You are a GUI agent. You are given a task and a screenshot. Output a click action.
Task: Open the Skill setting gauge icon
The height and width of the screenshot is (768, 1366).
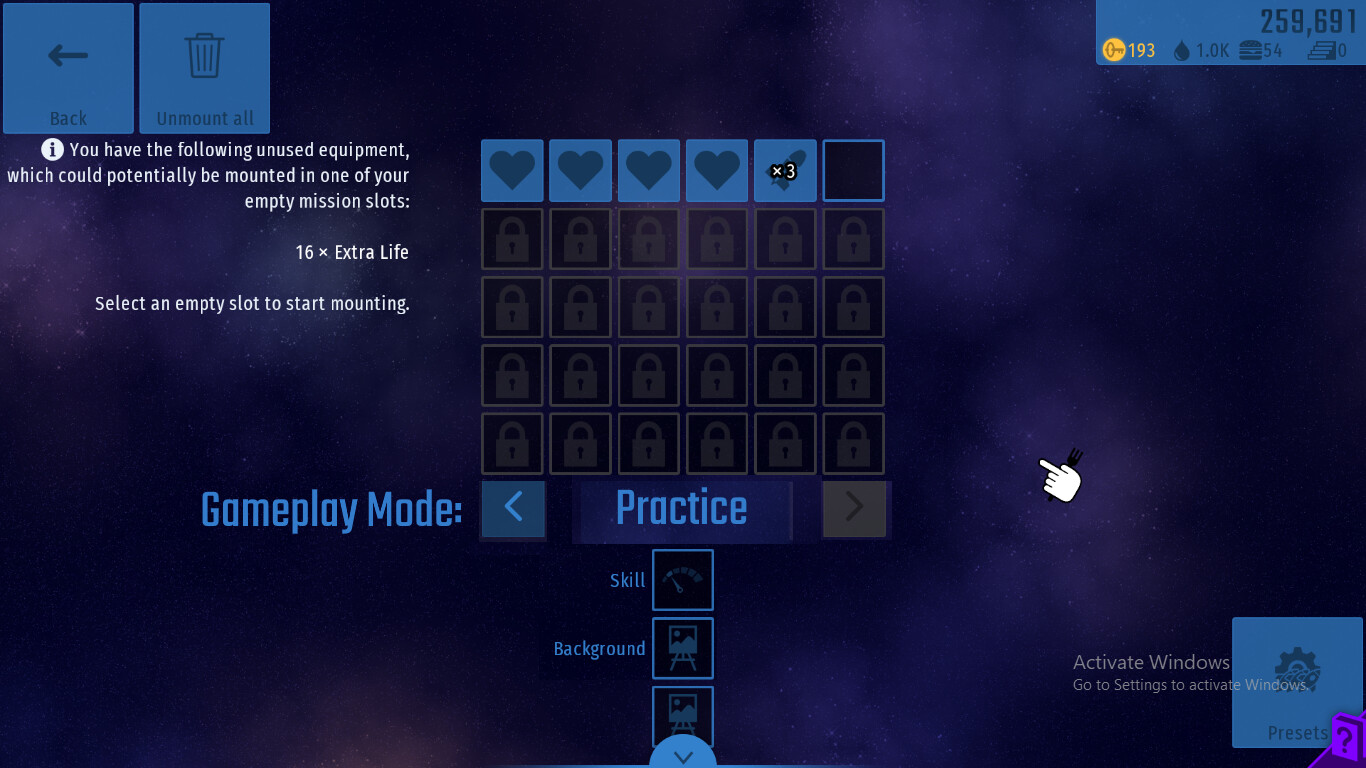coord(683,580)
